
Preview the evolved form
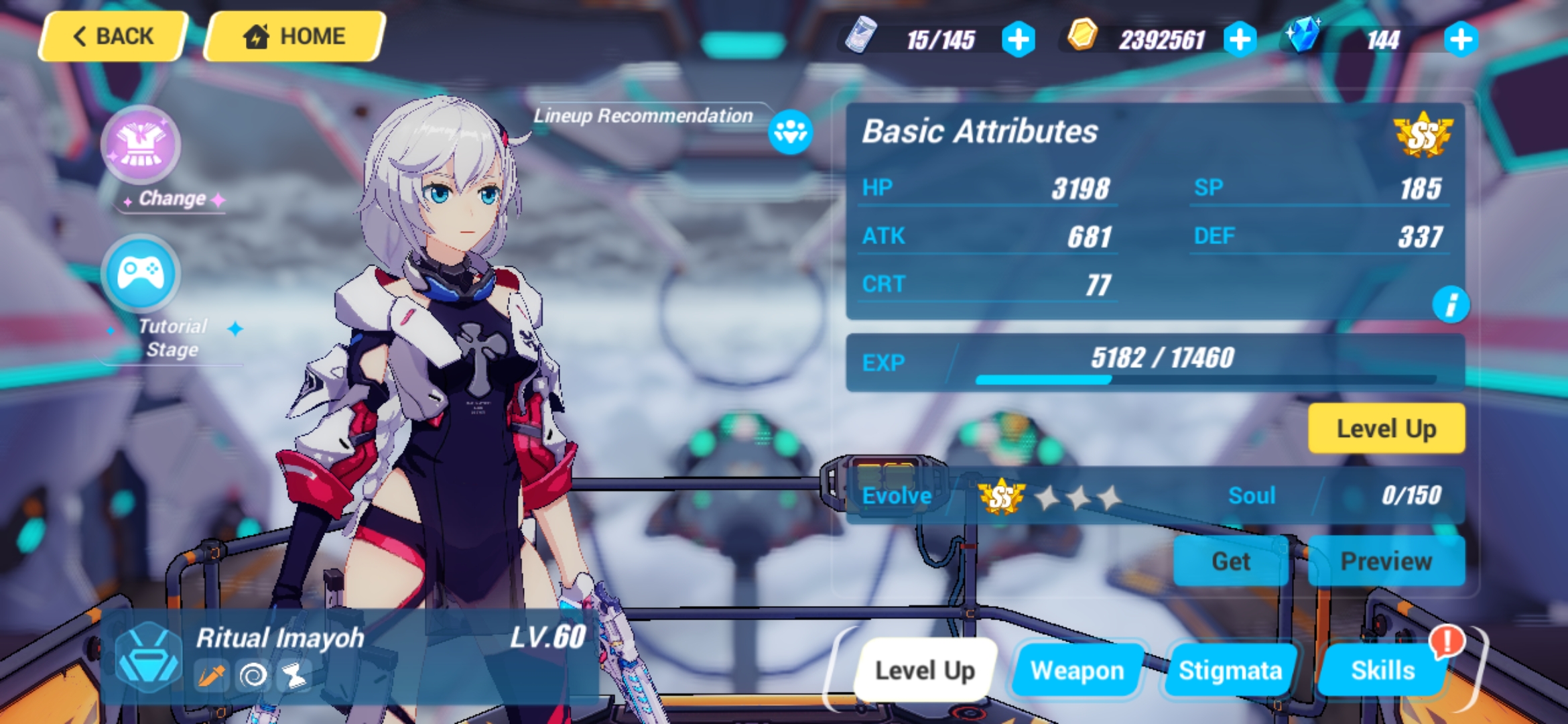[x=1386, y=560]
